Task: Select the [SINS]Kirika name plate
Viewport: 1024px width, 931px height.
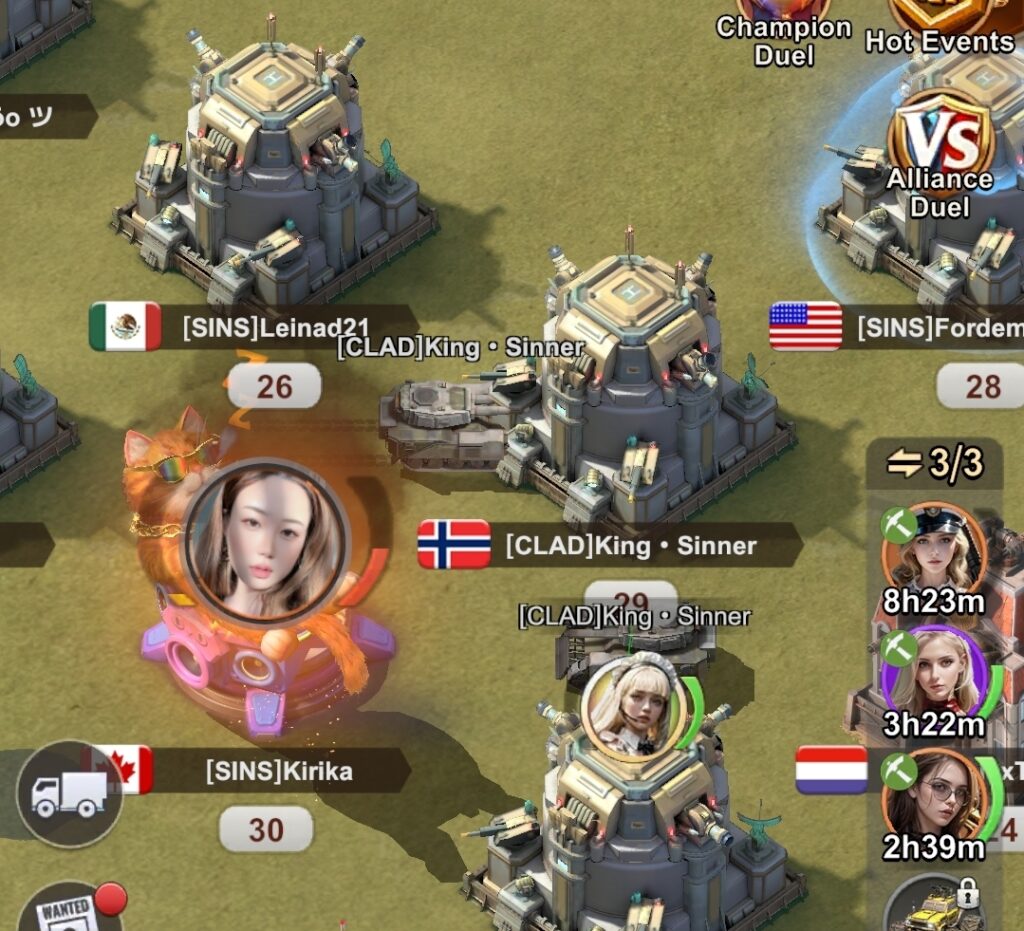Action: tap(278, 771)
